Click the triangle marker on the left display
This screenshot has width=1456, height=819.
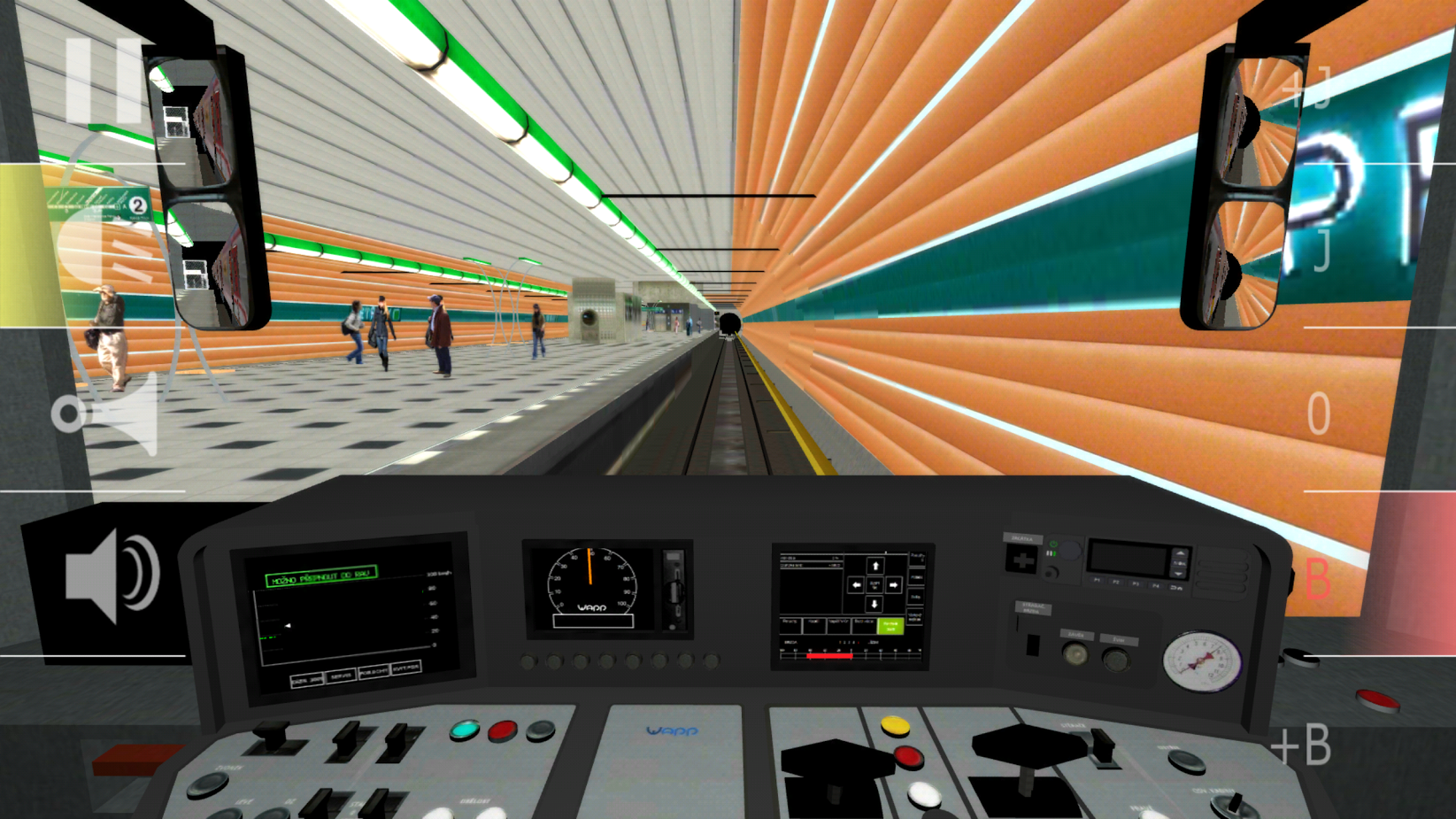(x=288, y=625)
